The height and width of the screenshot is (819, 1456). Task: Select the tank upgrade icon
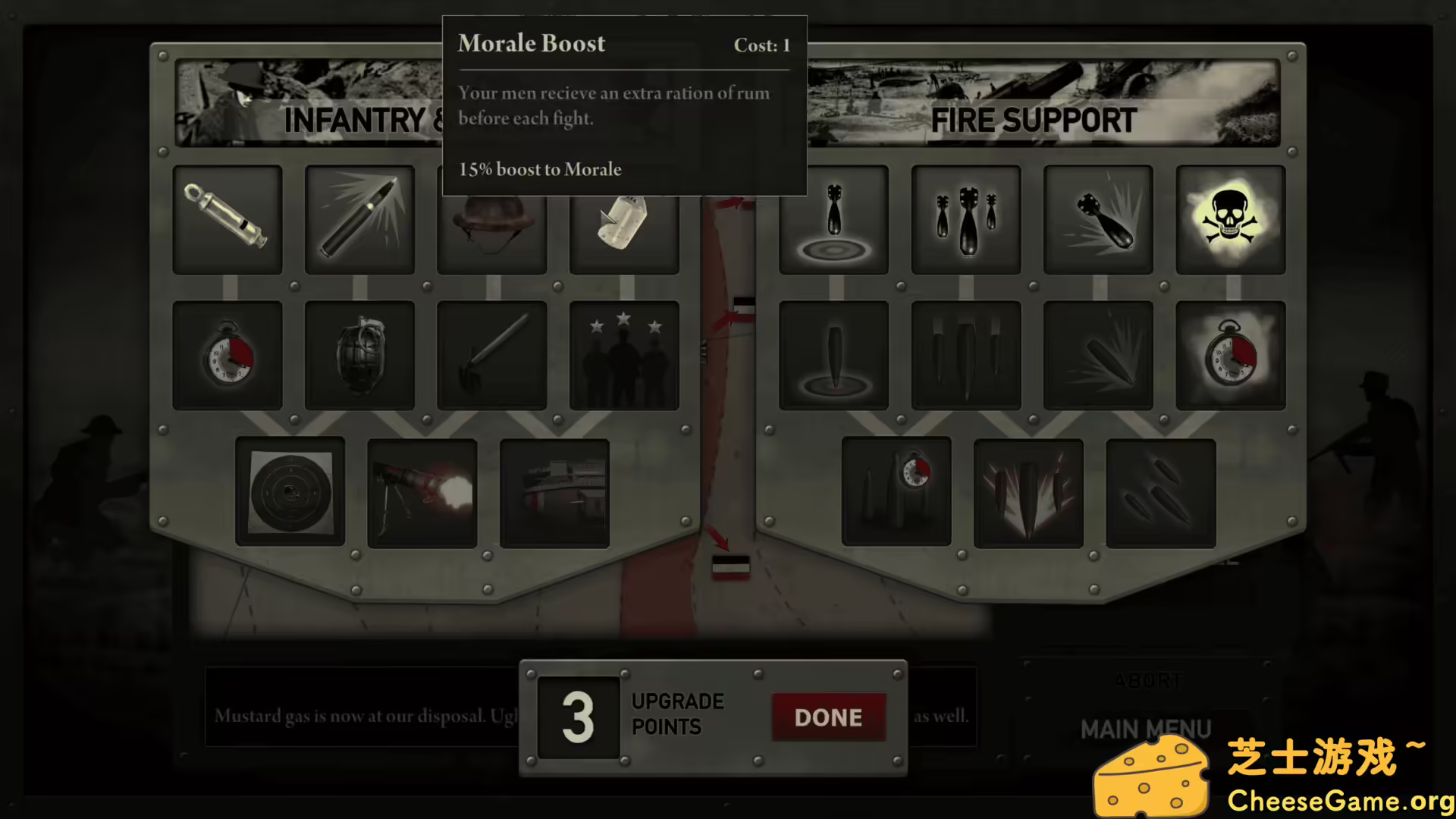click(554, 493)
